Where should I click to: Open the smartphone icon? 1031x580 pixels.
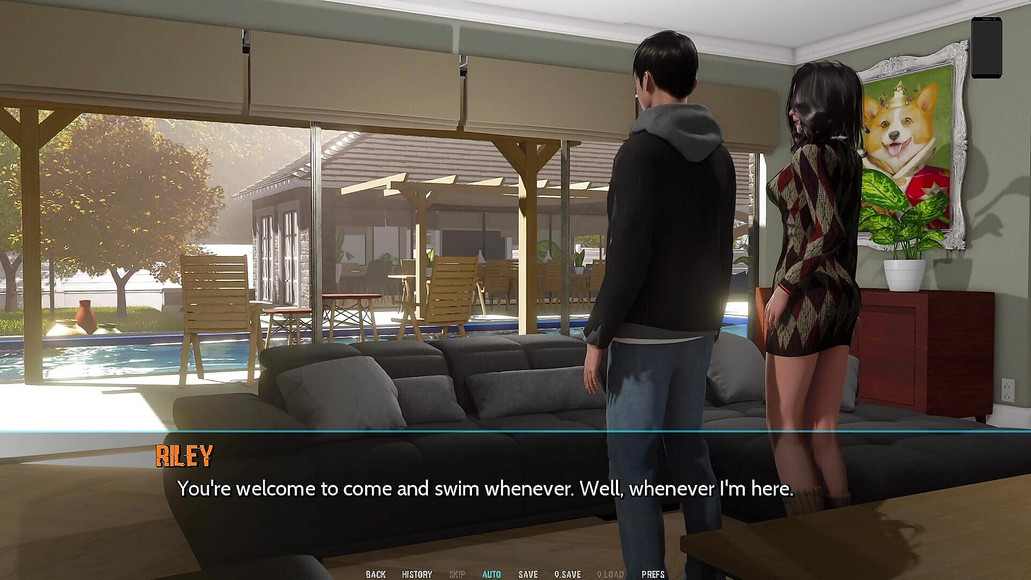click(986, 47)
